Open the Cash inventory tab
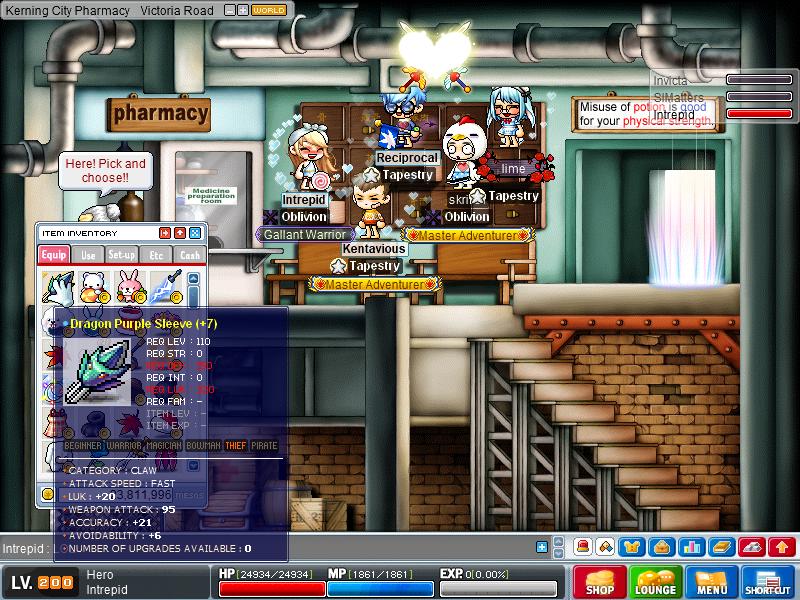Image resolution: width=800 pixels, height=600 pixels. click(x=188, y=255)
